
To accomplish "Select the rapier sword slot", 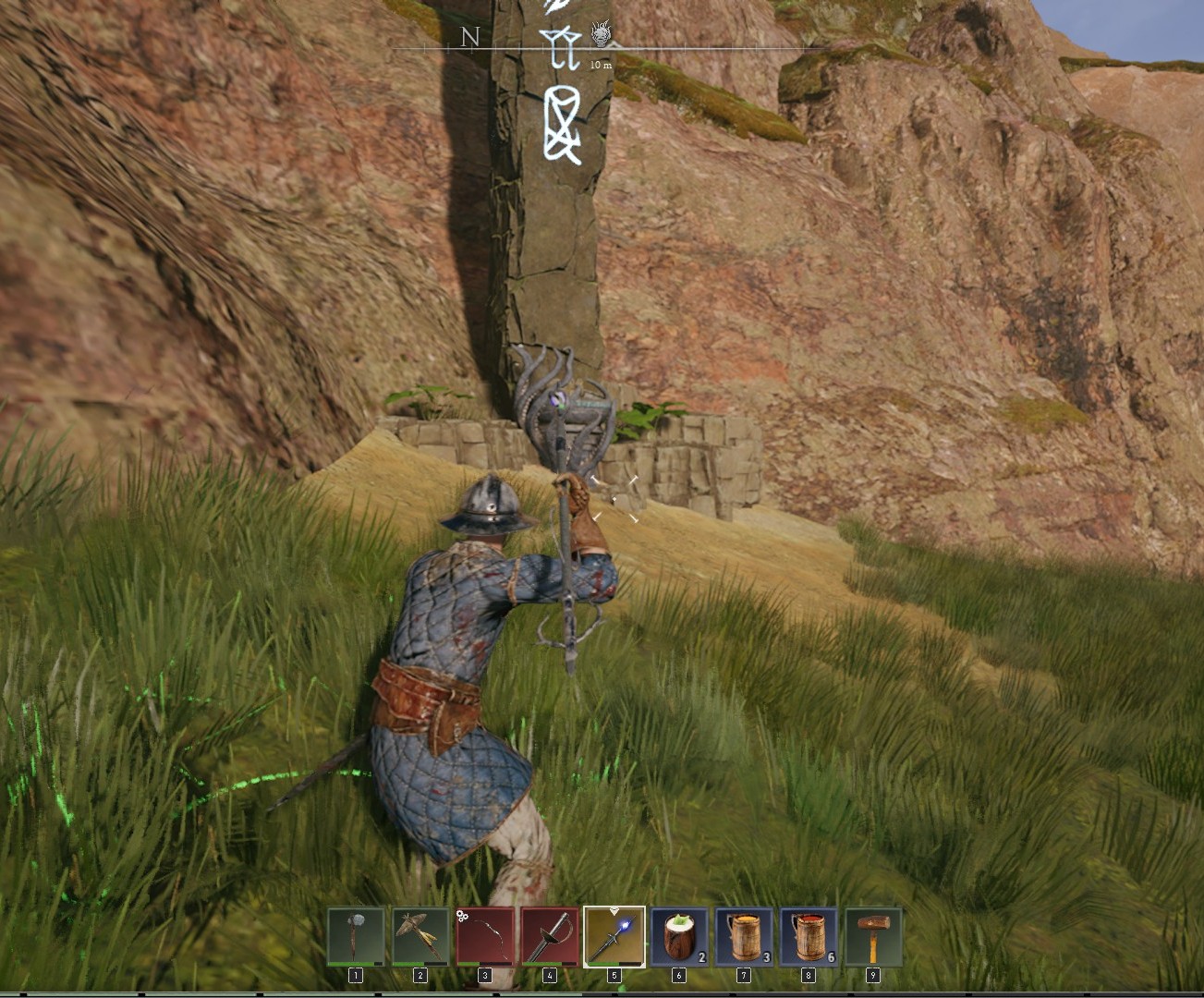I will point(550,937).
